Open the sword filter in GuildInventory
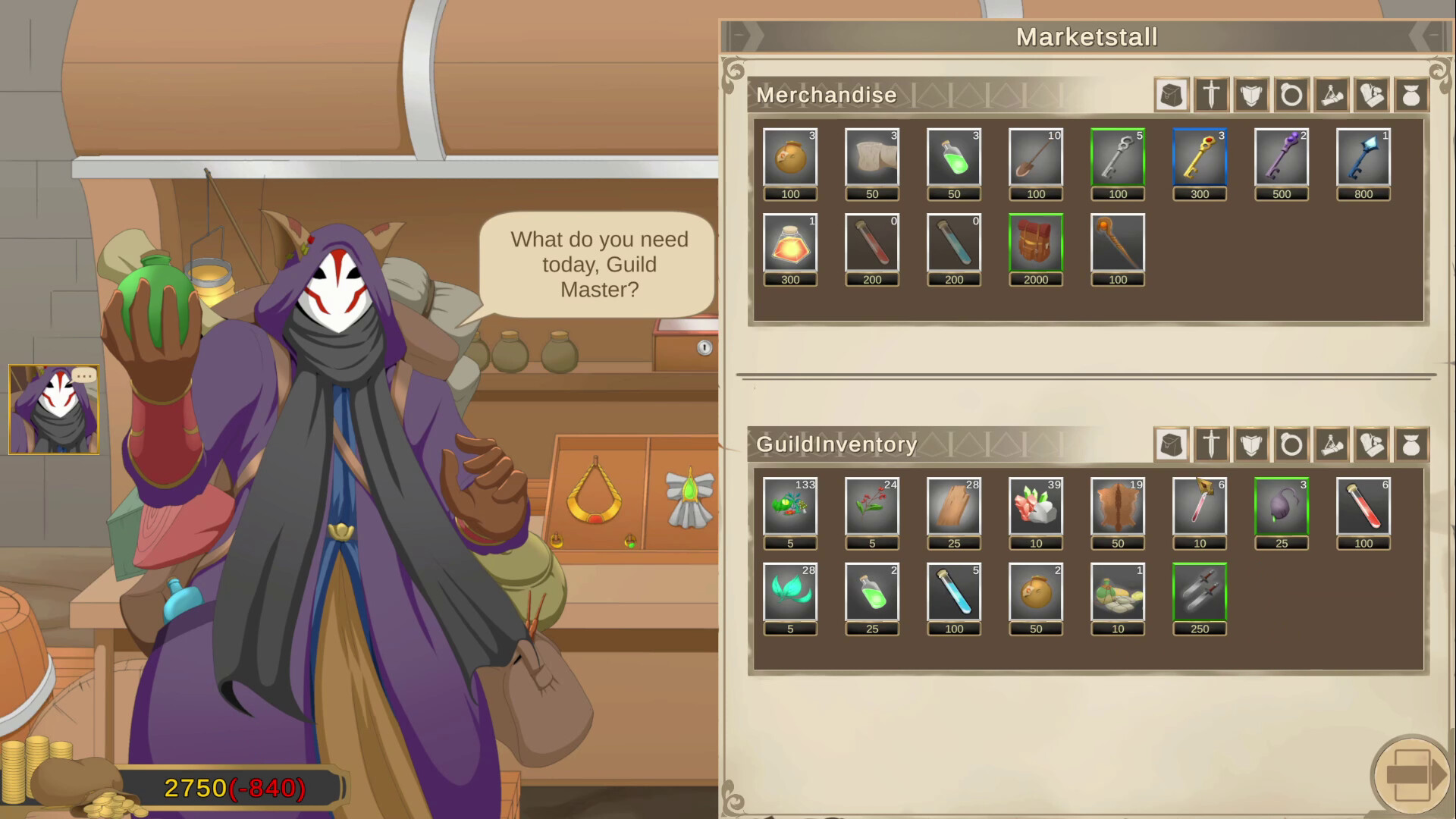Image resolution: width=1456 pixels, height=819 pixels. (1211, 444)
